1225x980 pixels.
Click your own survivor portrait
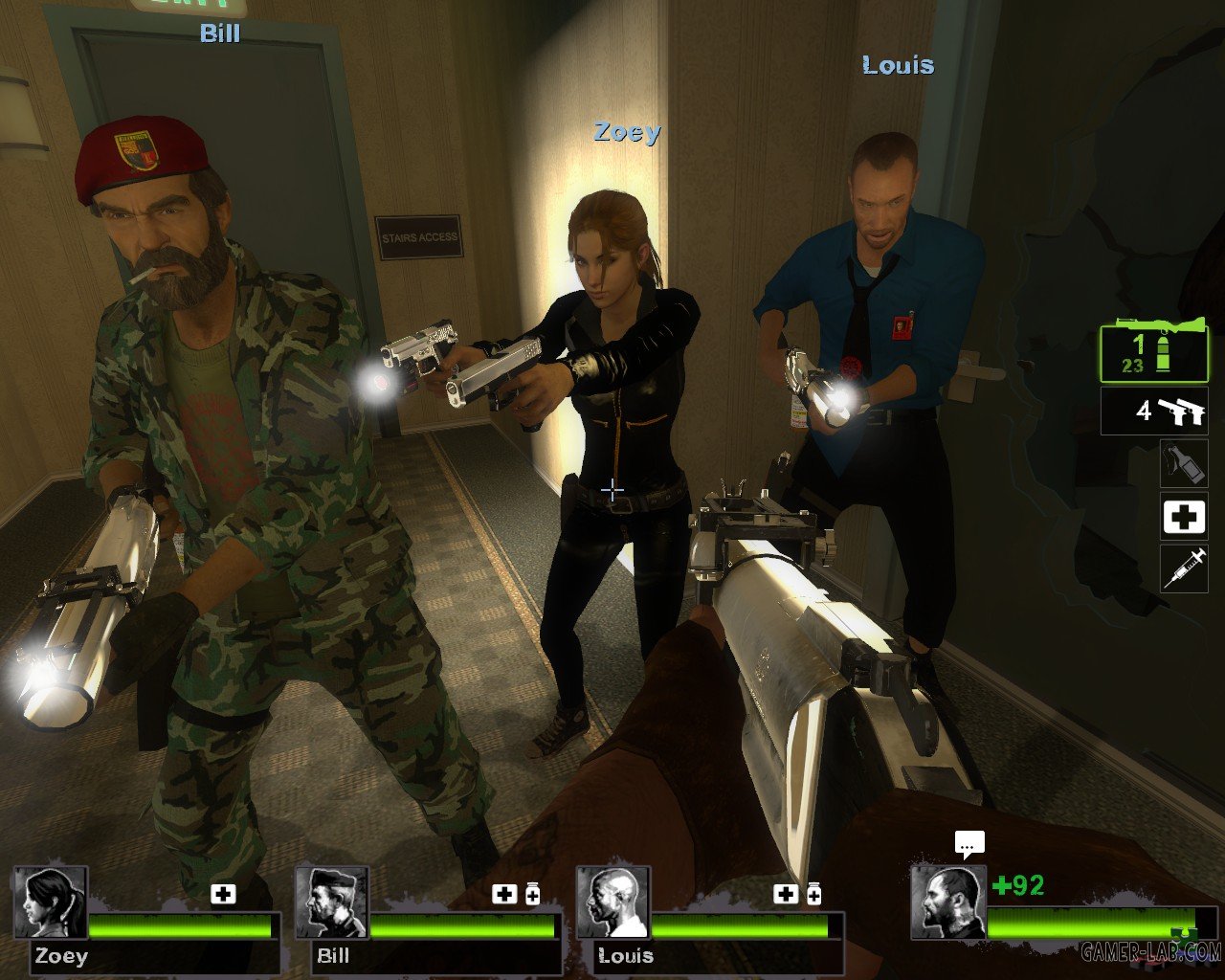[947, 902]
